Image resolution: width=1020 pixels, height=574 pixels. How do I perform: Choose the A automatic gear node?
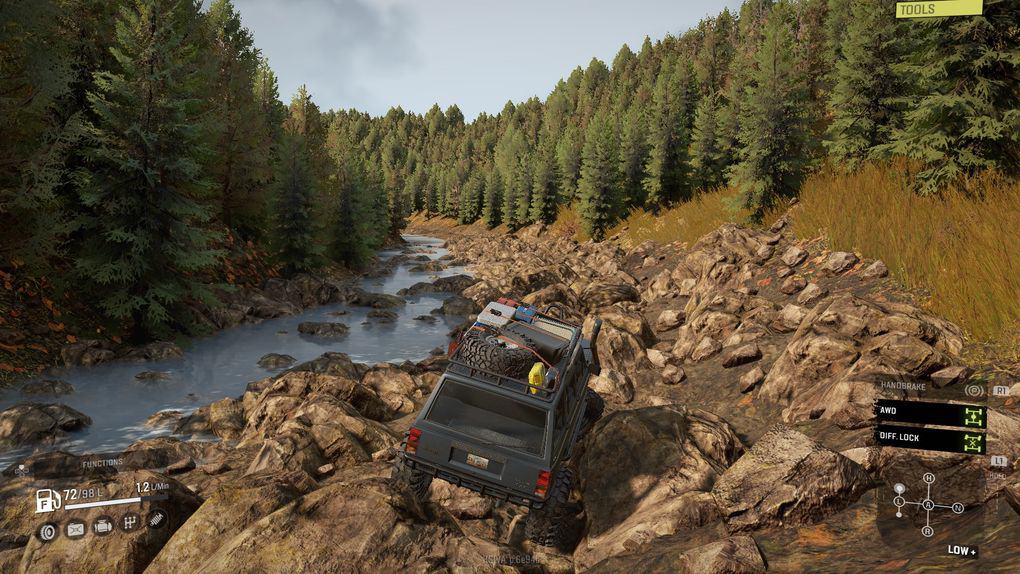[x=928, y=505]
